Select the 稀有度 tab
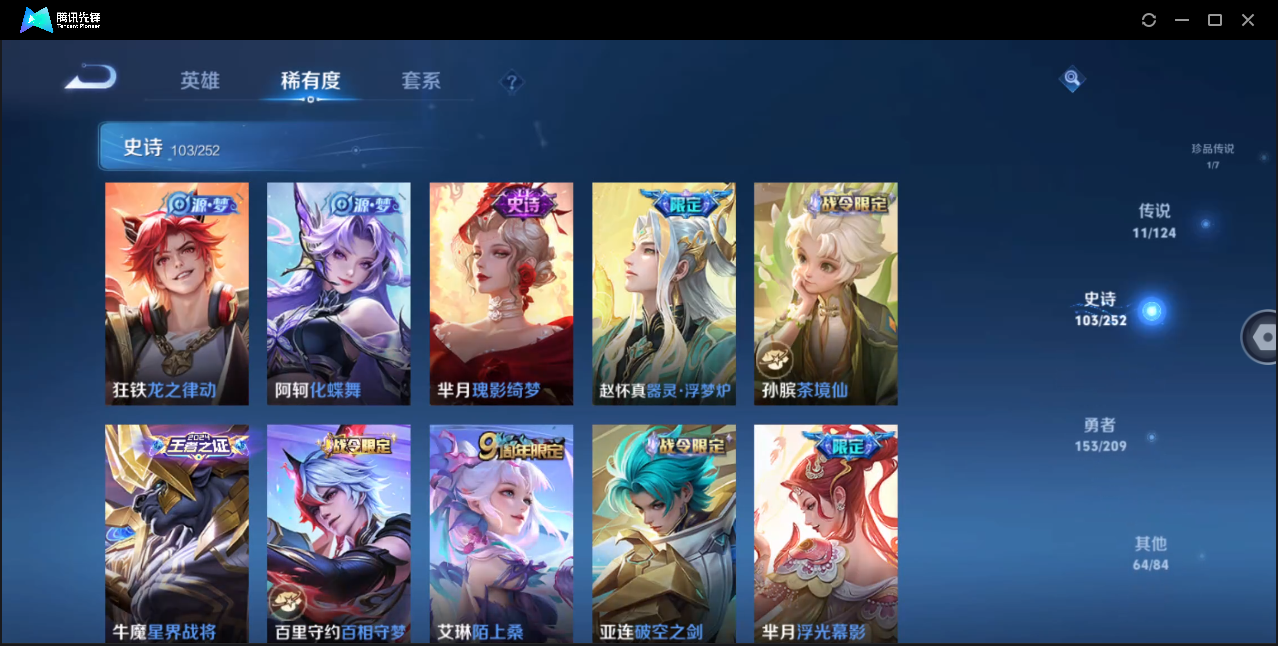 click(310, 81)
